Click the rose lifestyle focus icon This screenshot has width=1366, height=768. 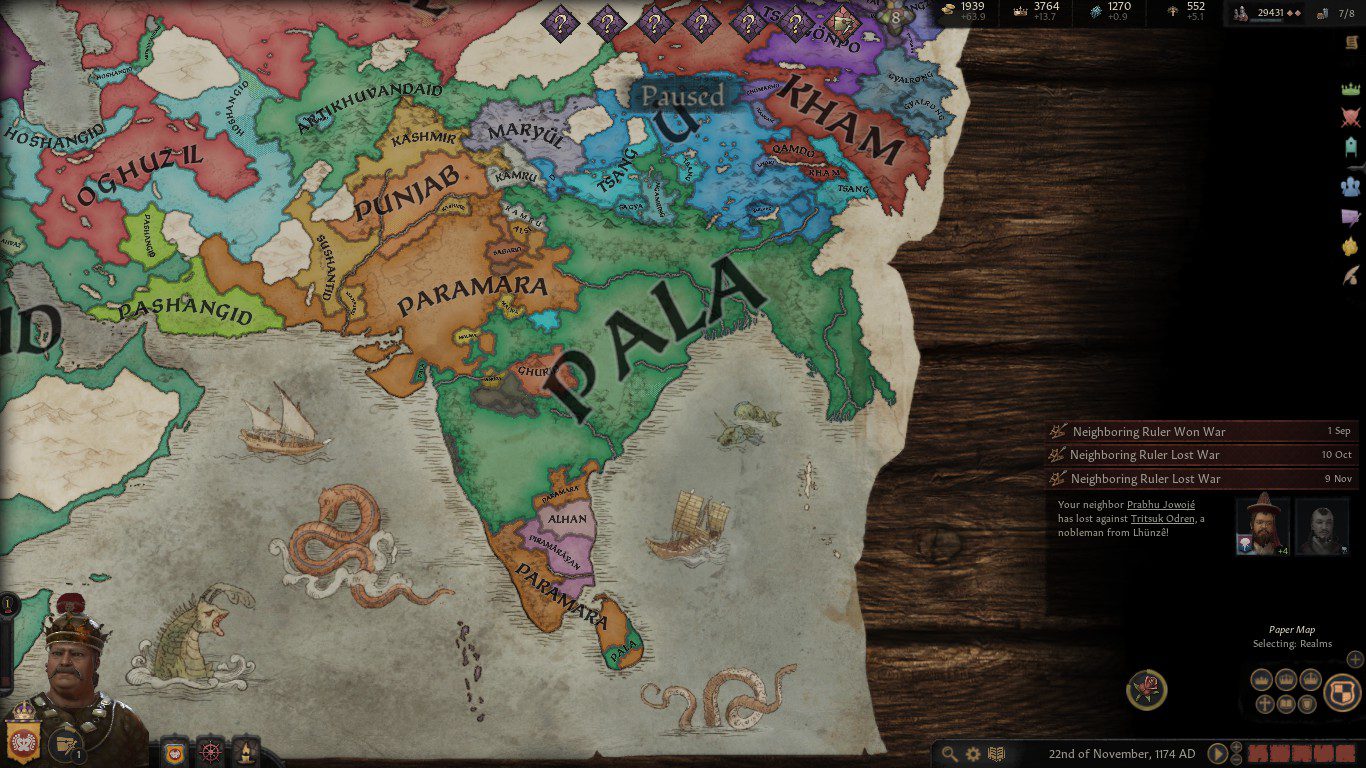click(1146, 690)
